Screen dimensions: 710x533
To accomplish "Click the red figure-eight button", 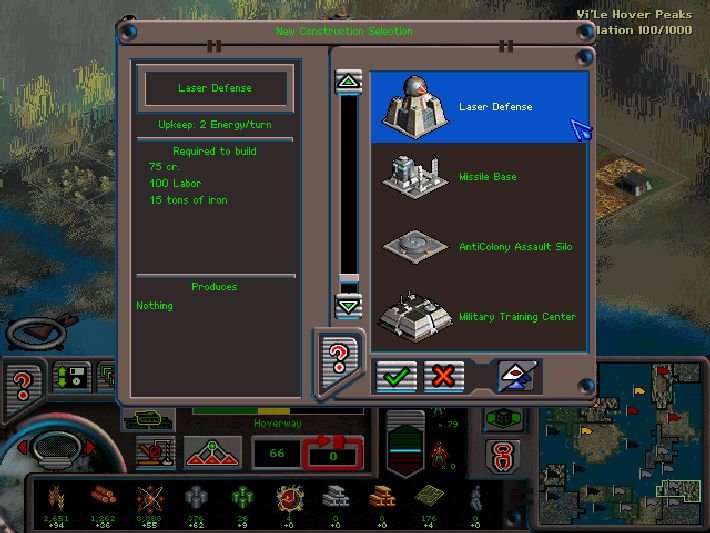I will (x=502, y=454).
